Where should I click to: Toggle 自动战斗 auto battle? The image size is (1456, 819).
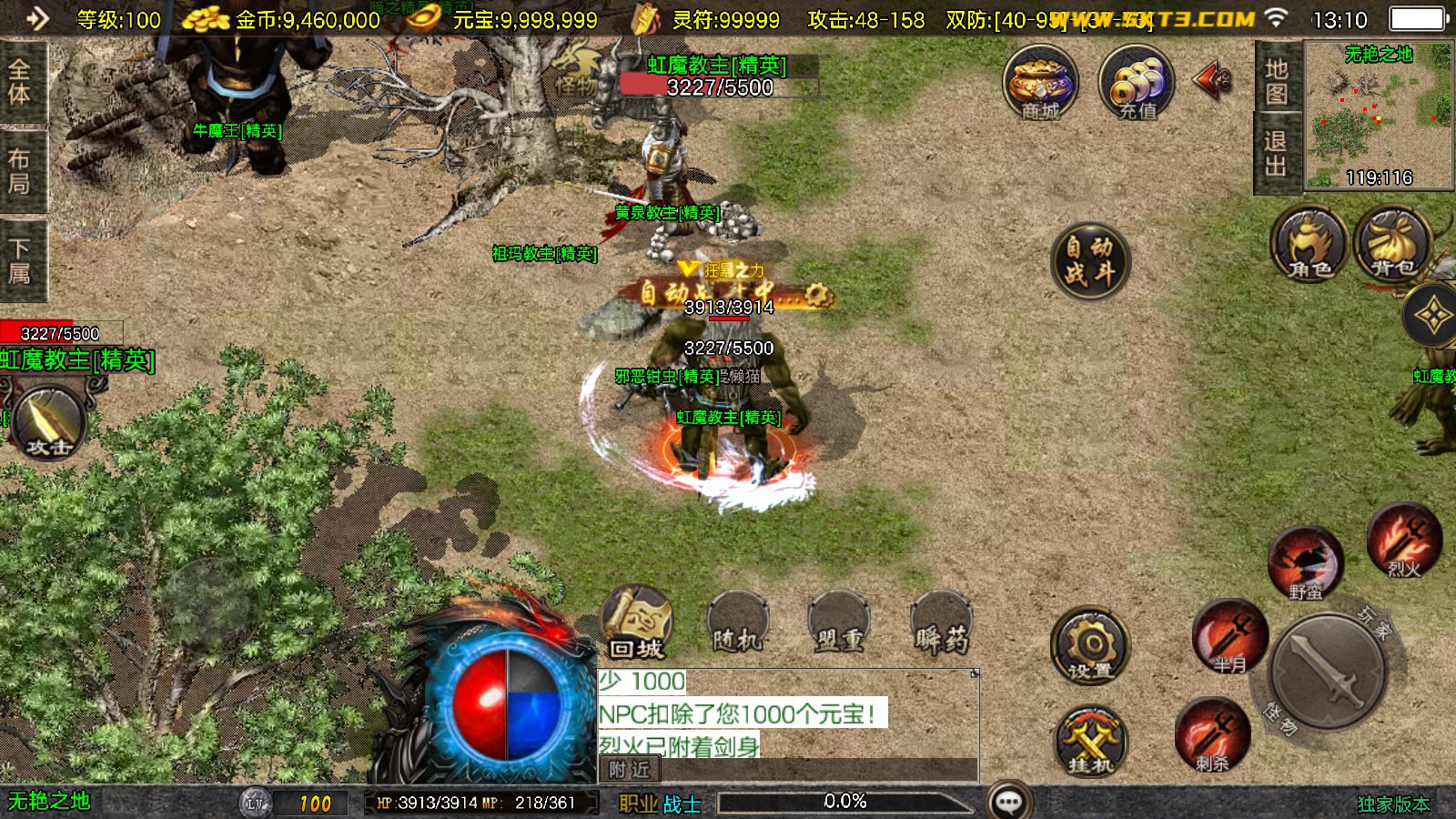(x=1089, y=261)
